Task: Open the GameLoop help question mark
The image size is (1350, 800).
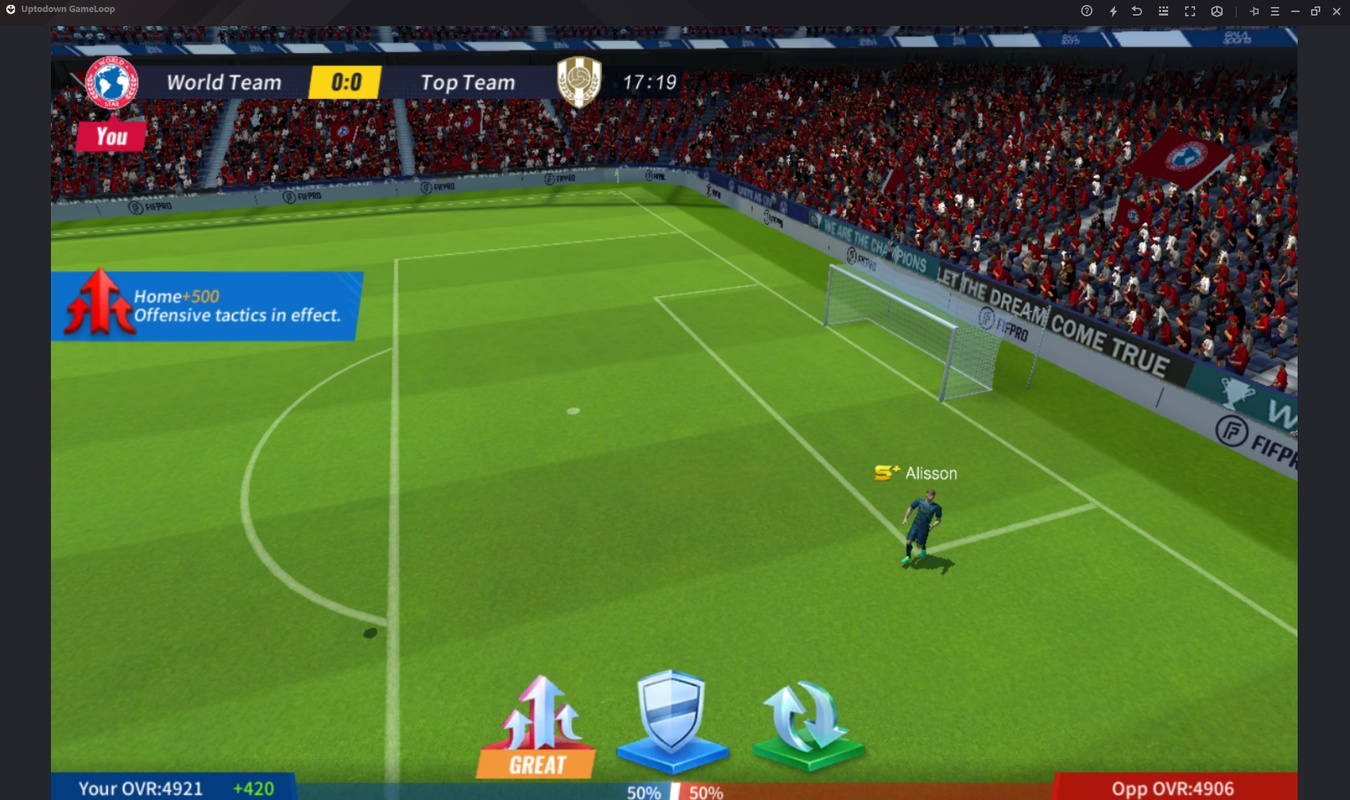Action: 1087,11
